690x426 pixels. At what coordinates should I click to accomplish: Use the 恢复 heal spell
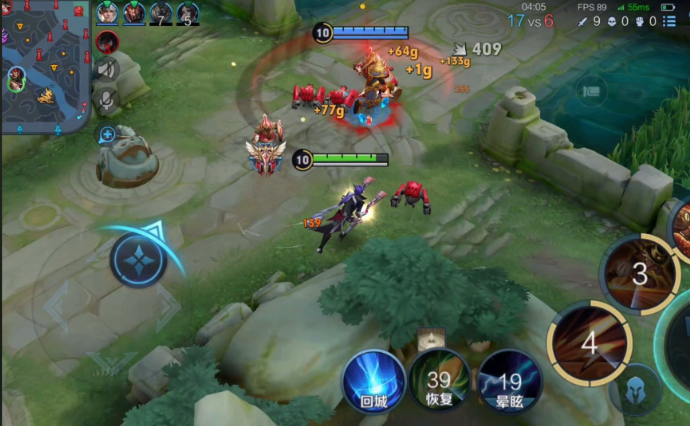pyautogui.click(x=438, y=383)
